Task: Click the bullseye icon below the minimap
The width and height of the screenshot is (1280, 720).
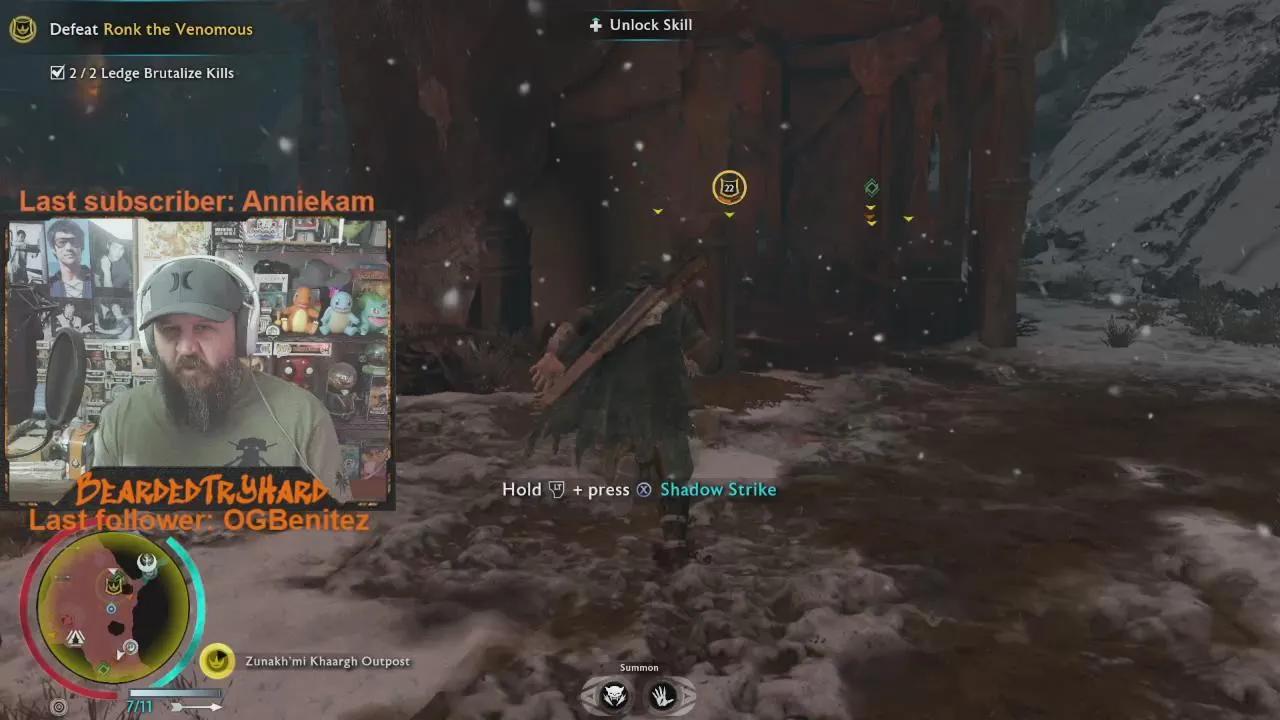Action: point(57,706)
